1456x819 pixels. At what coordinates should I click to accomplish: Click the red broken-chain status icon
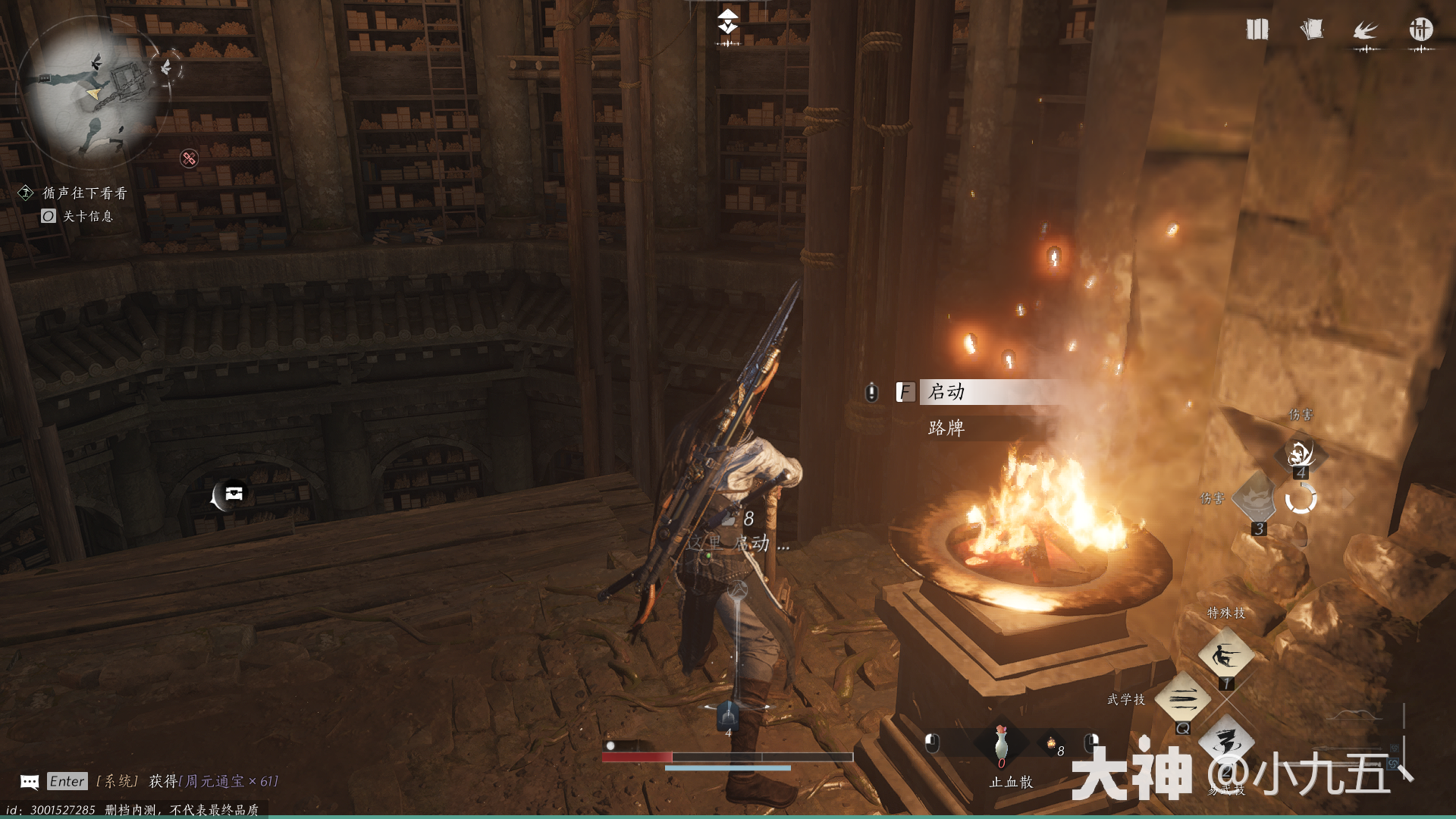click(189, 158)
